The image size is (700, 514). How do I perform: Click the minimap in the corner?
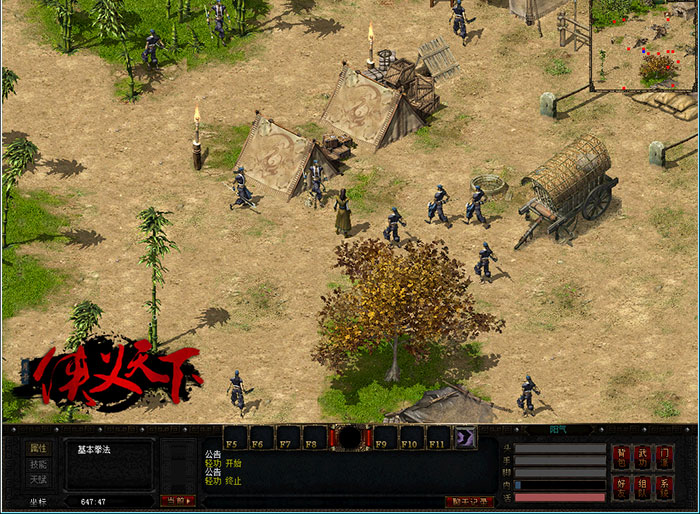(643, 44)
